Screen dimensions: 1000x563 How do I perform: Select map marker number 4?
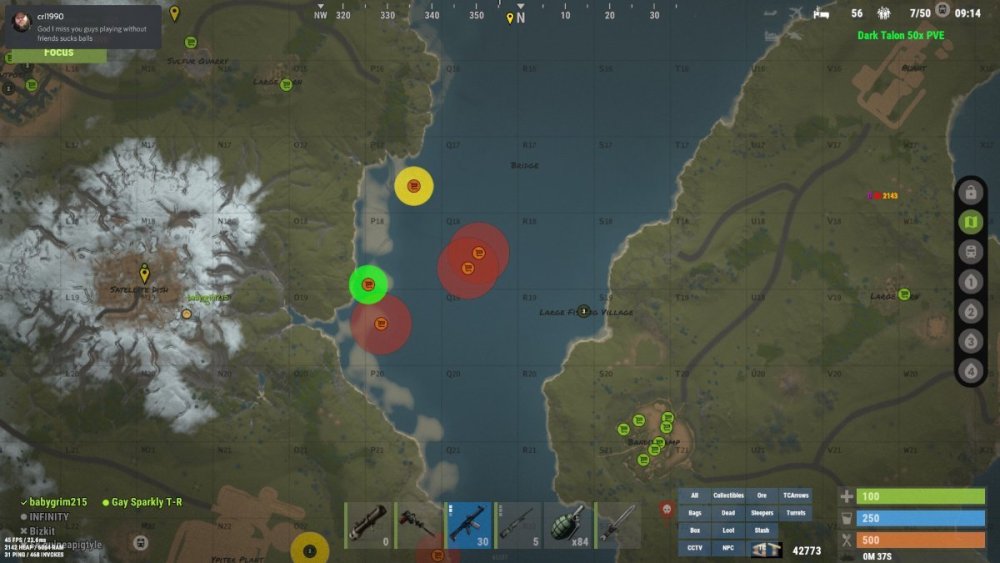(970, 371)
